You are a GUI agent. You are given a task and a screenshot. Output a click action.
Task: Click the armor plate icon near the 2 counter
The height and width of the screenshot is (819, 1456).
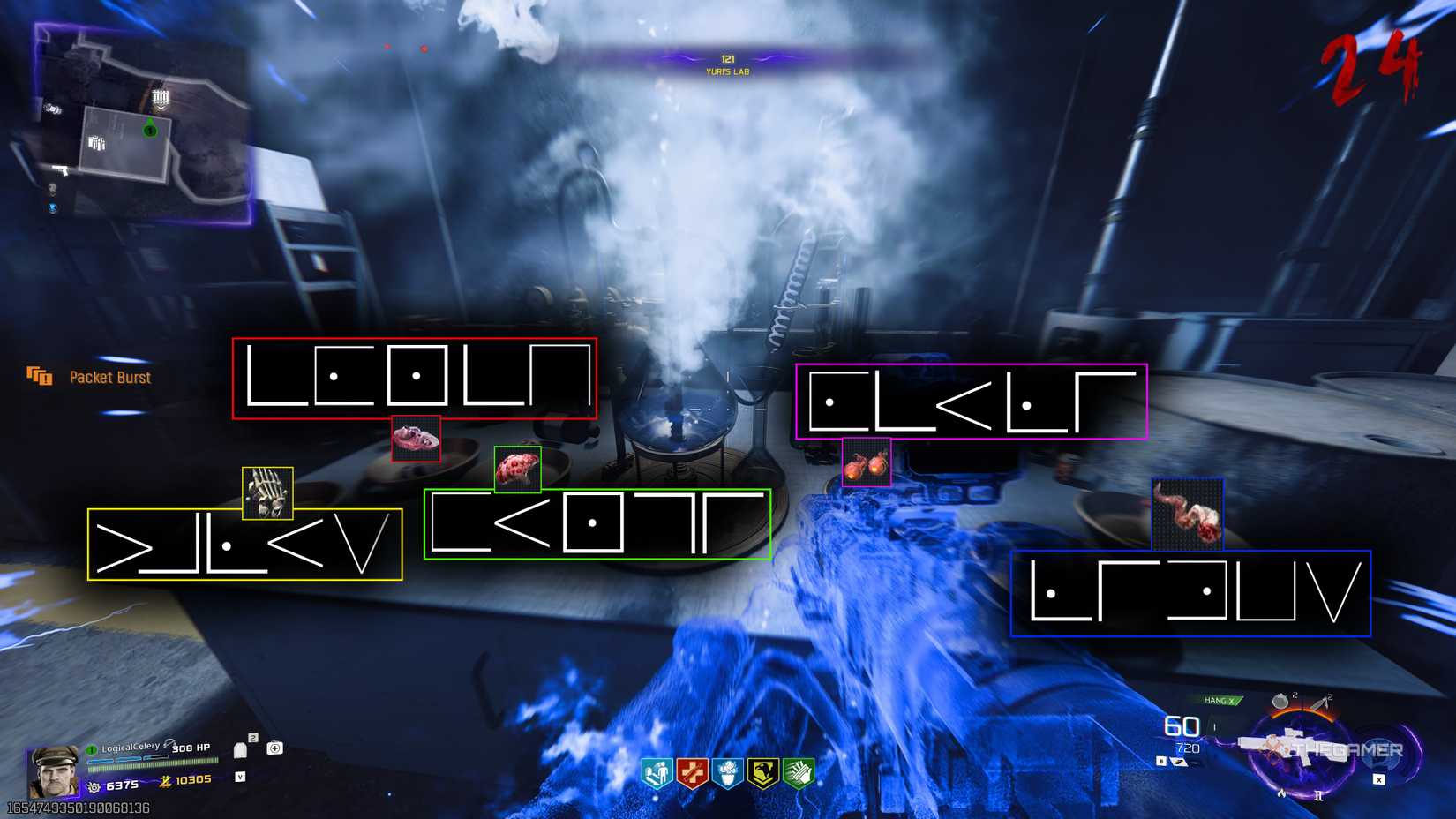click(240, 750)
